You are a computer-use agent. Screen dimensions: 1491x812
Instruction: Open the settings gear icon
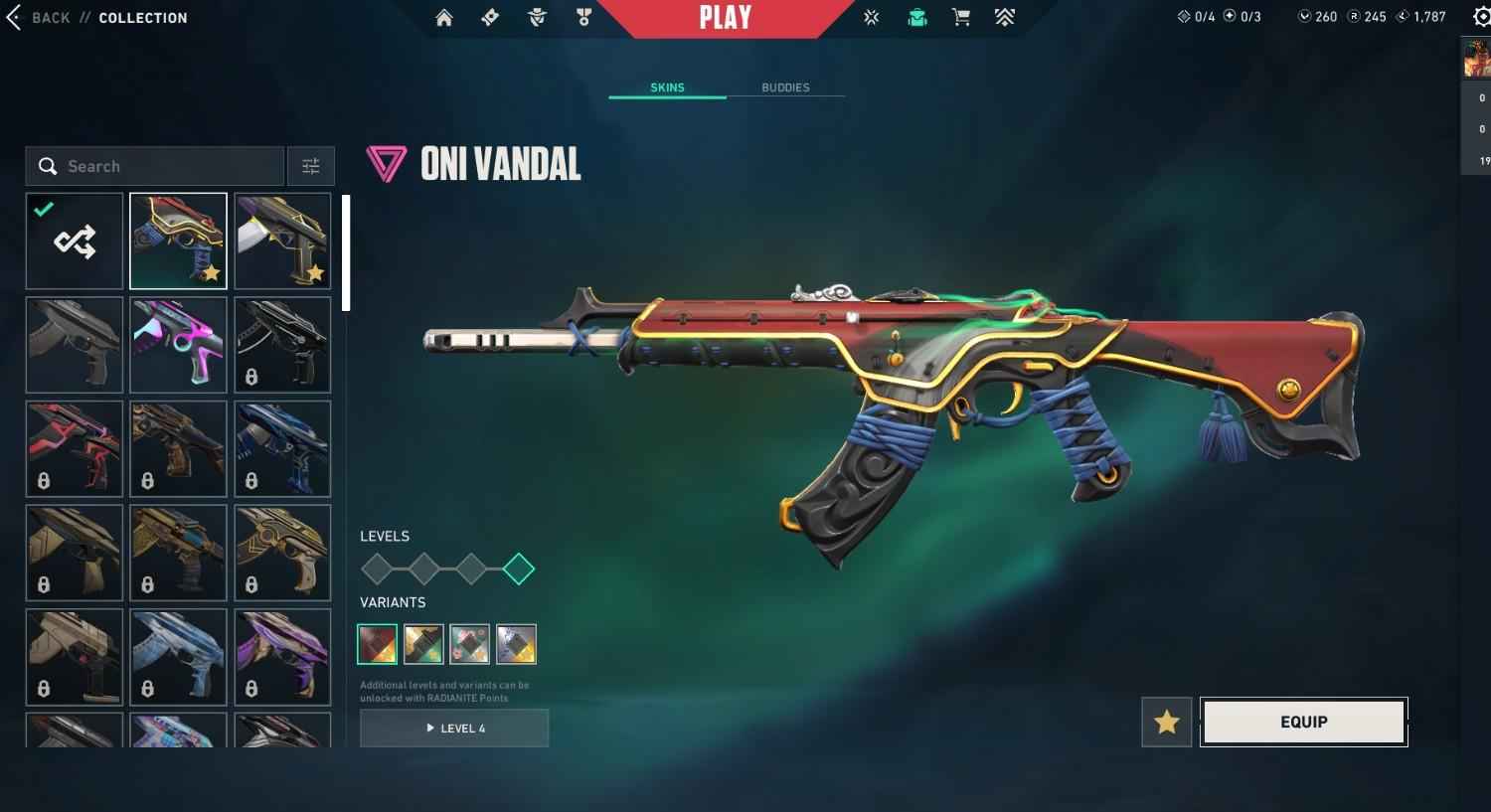1481,18
